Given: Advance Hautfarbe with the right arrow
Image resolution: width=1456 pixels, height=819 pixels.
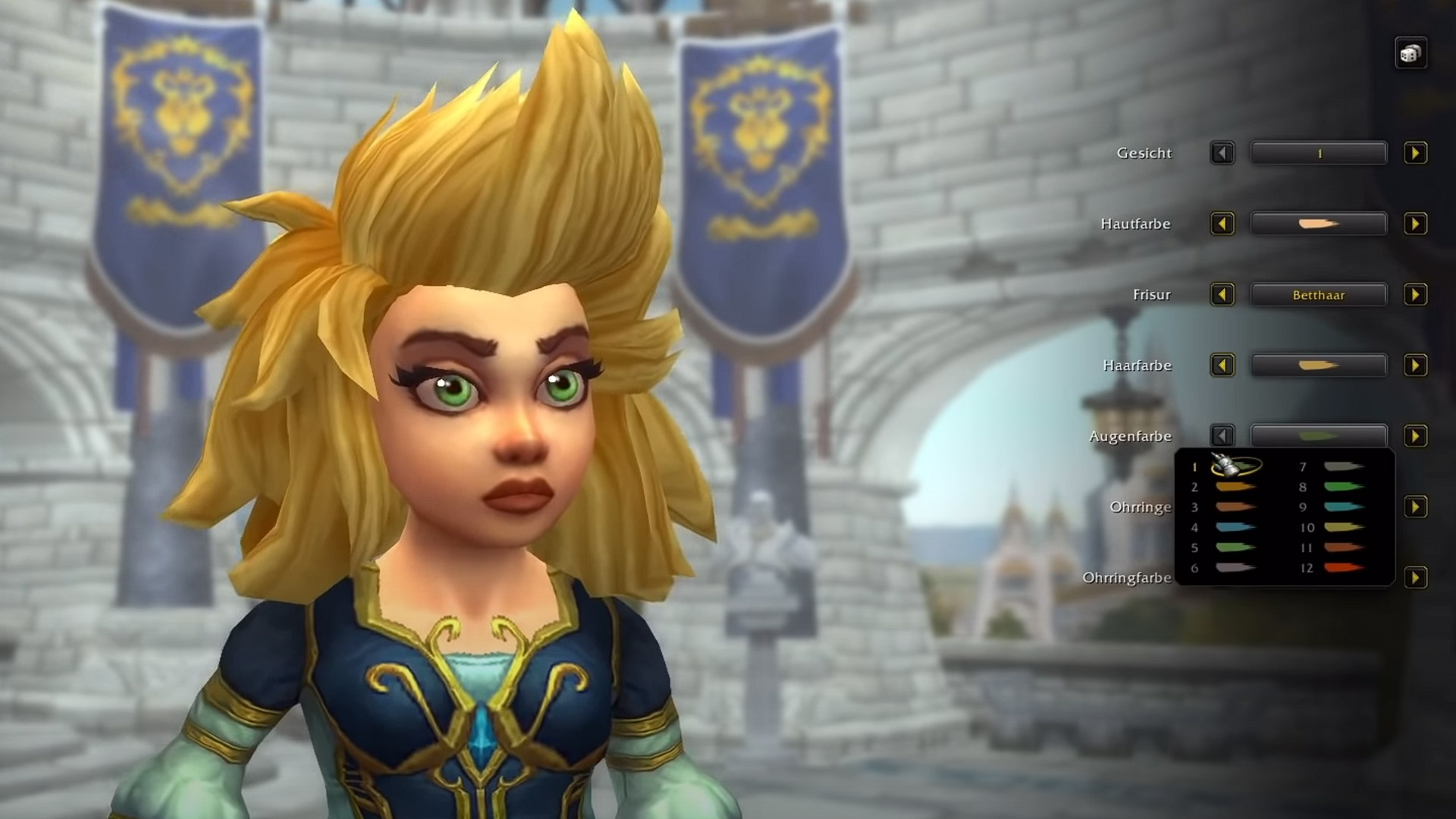Looking at the screenshot, I should 1414,224.
